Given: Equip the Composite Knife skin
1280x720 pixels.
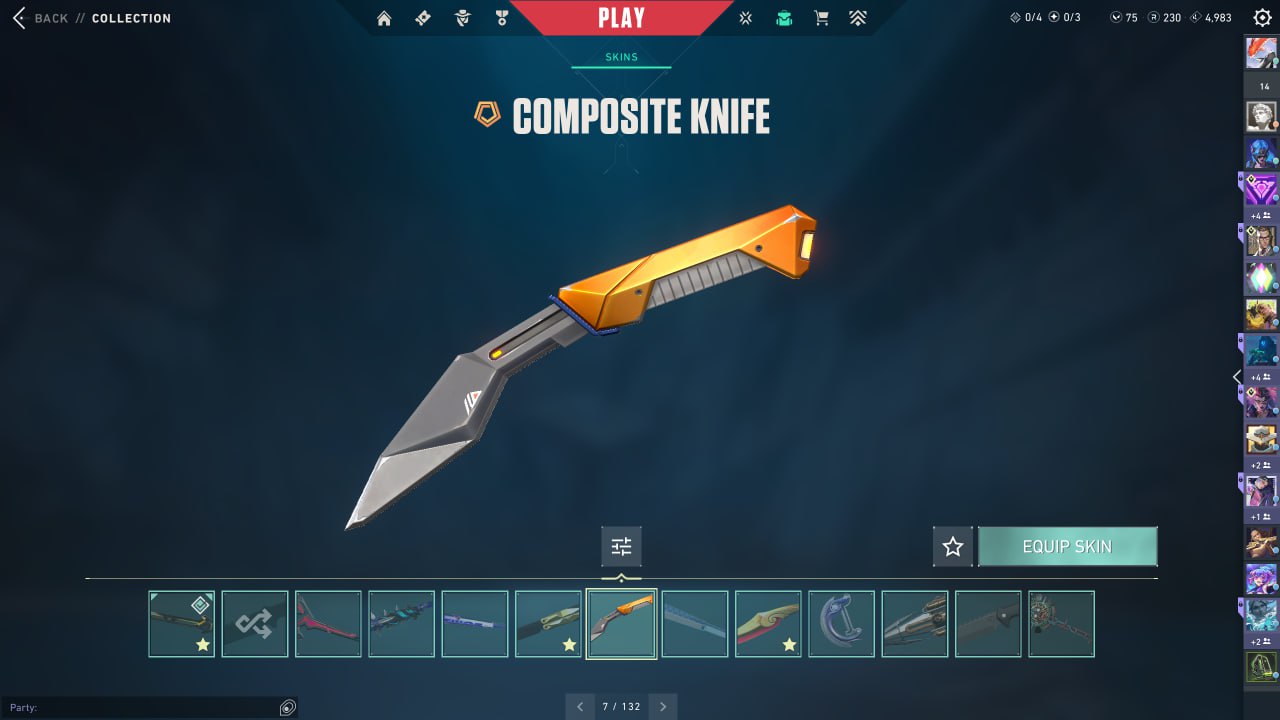Looking at the screenshot, I should (1067, 547).
